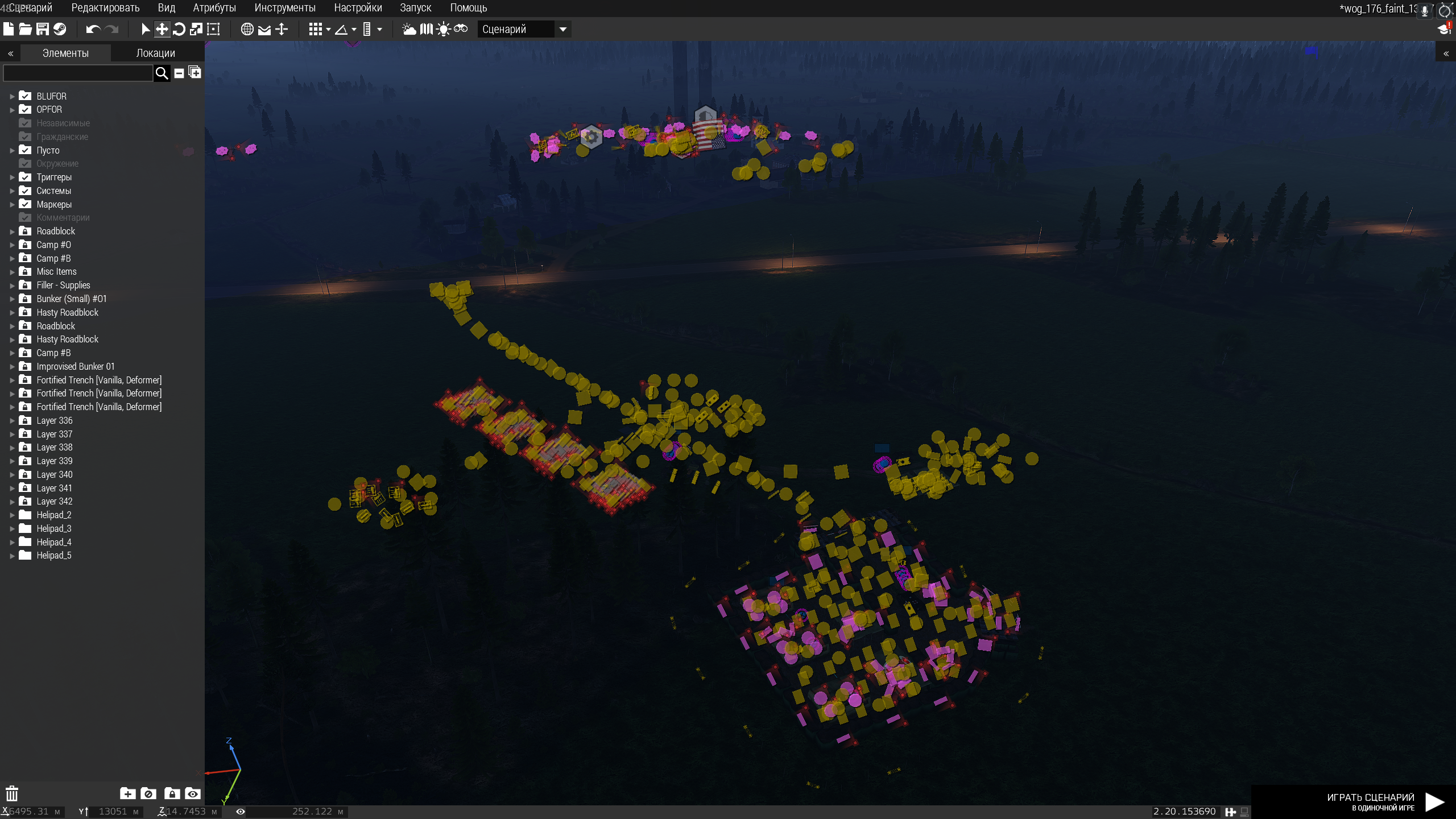Toggle the map view globe icon
This screenshot has height=819, width=1456.
247,29
